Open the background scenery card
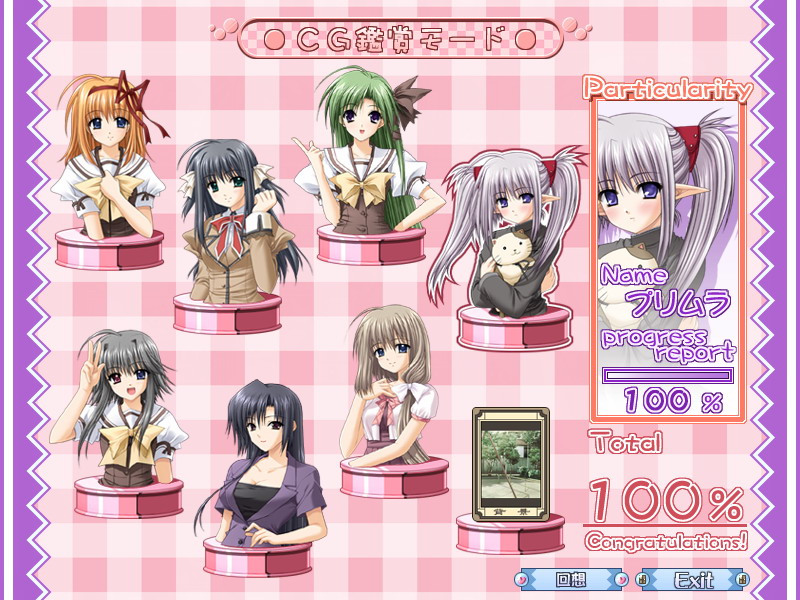The width and height of the screenshot is (800, 600). point(510,463)
